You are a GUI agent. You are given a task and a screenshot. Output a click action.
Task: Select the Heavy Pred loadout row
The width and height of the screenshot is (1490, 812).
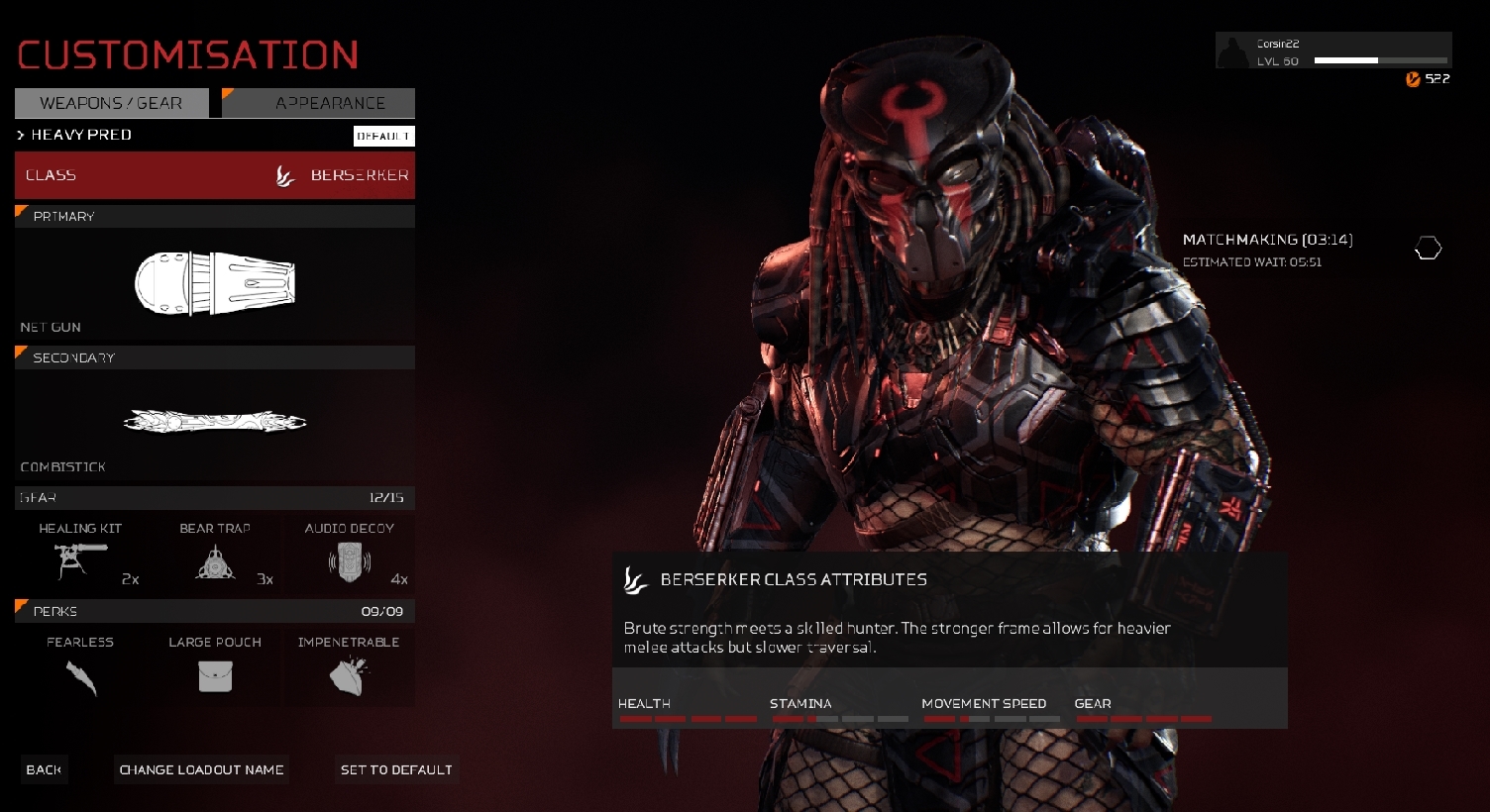coord(178,135)
